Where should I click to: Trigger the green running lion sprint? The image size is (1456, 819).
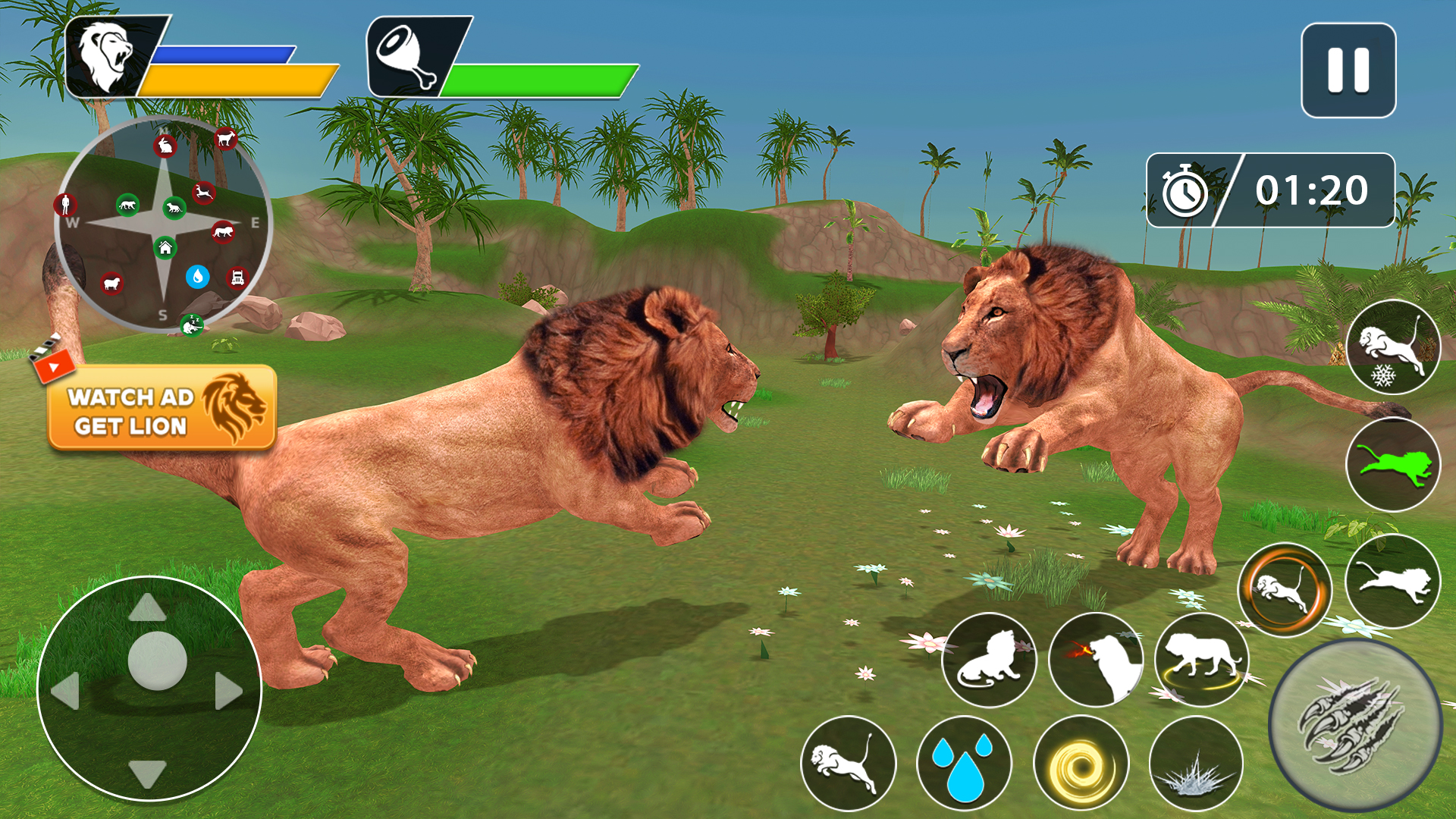pos(1393,465)
